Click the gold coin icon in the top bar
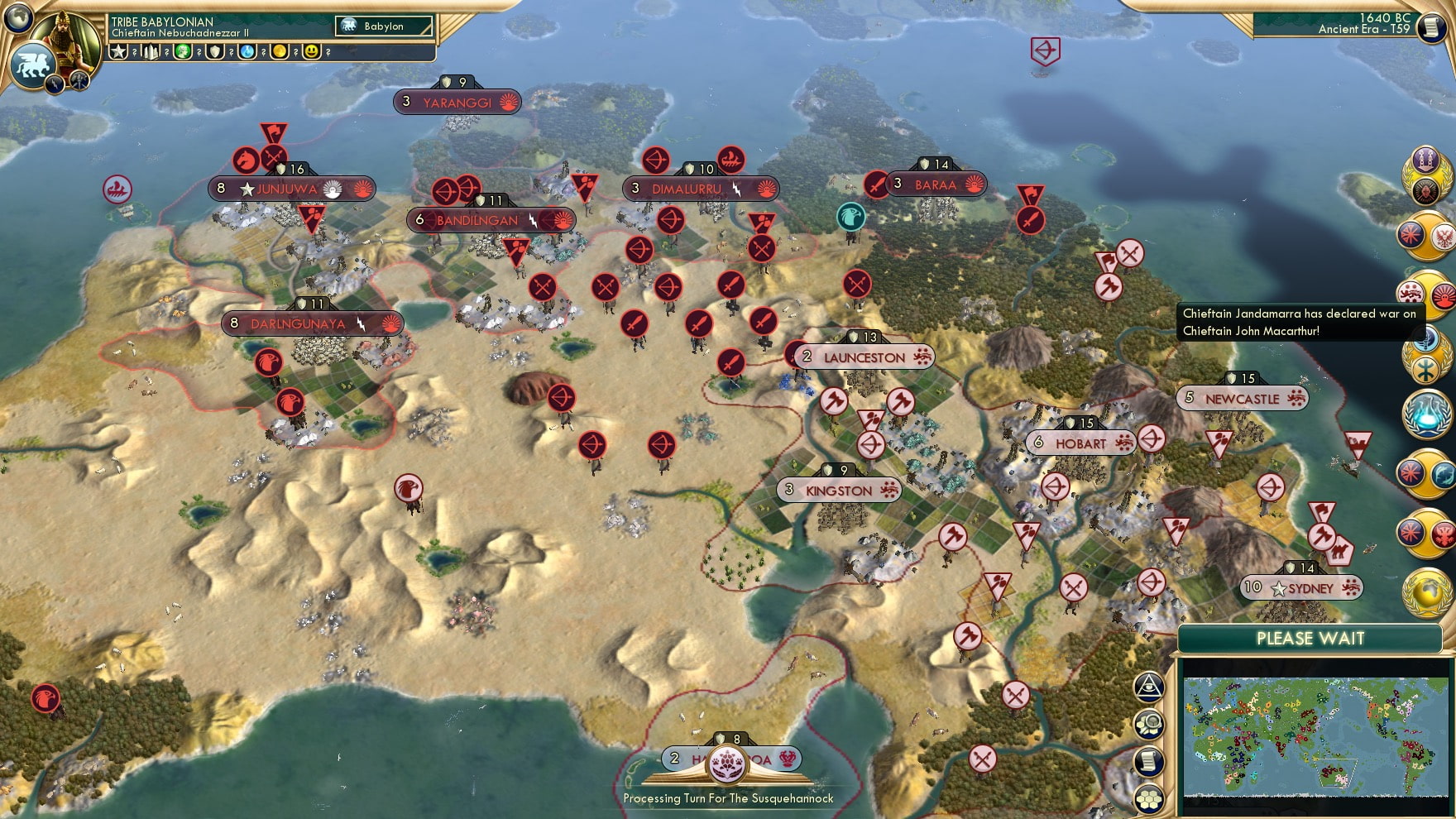The width and height of the screenshot is (1456, 819). [x=280, y=51]
